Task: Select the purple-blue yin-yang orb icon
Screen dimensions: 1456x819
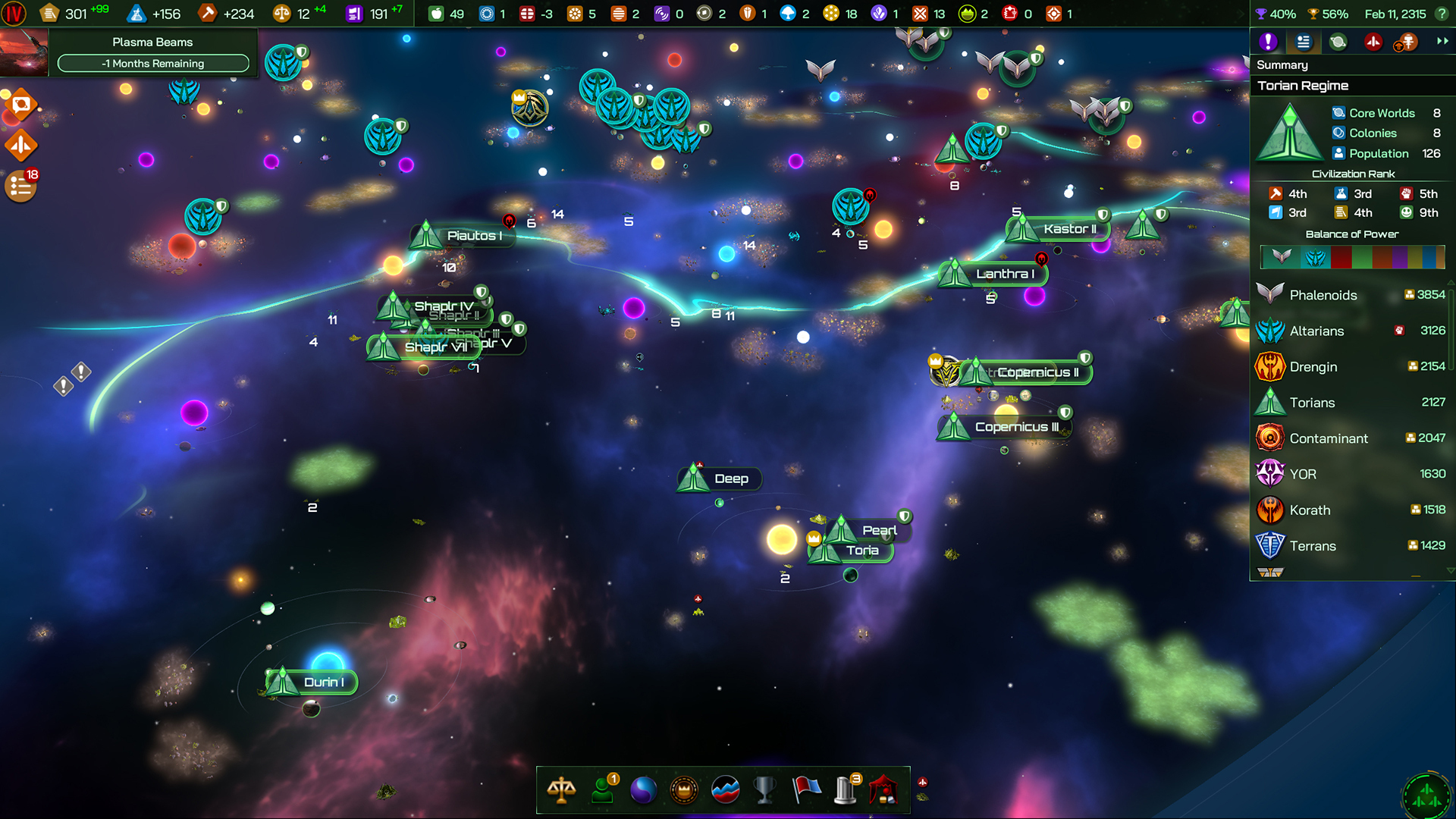Action: [x=643, y=789]
